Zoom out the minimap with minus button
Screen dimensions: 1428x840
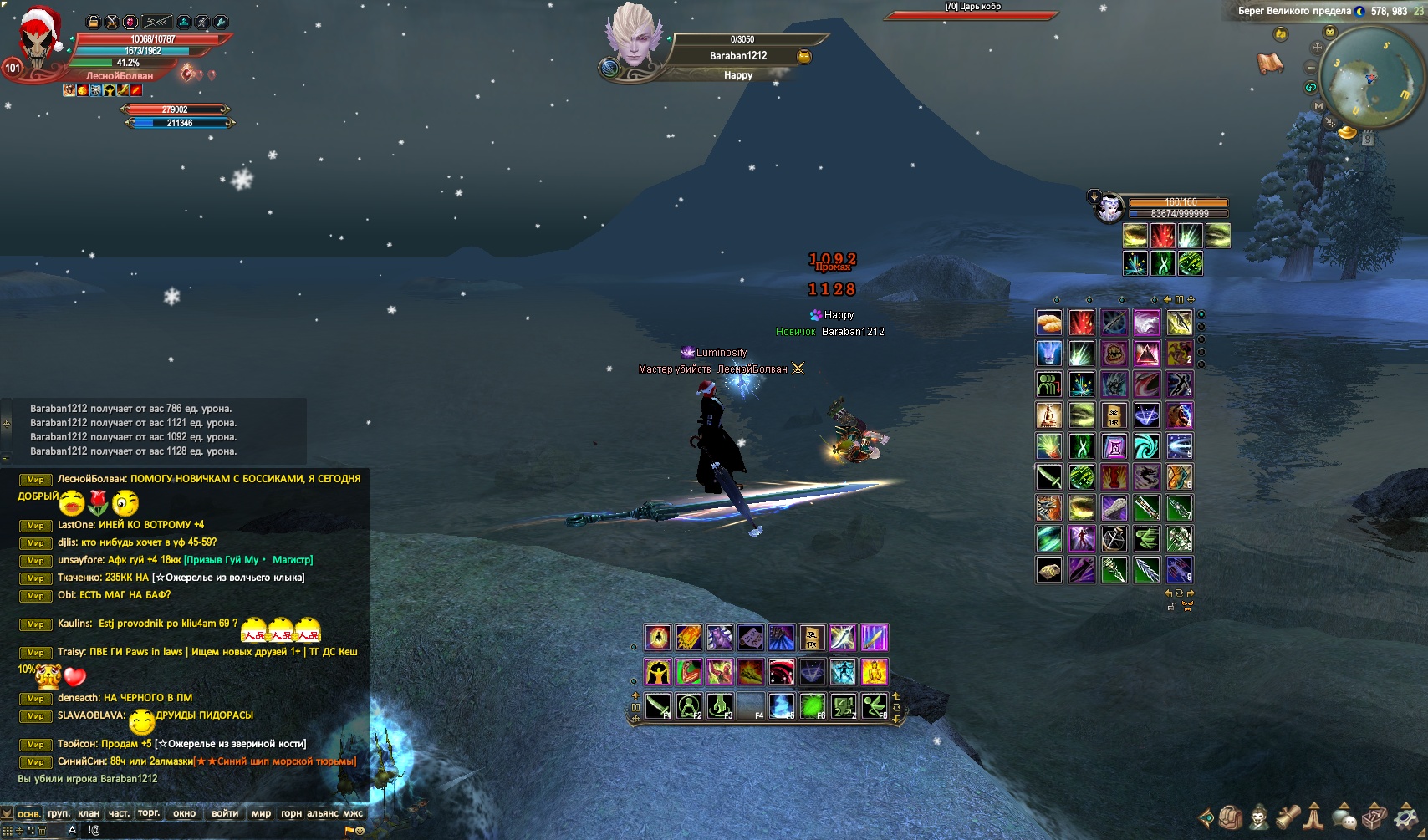tap(1310, 68)
